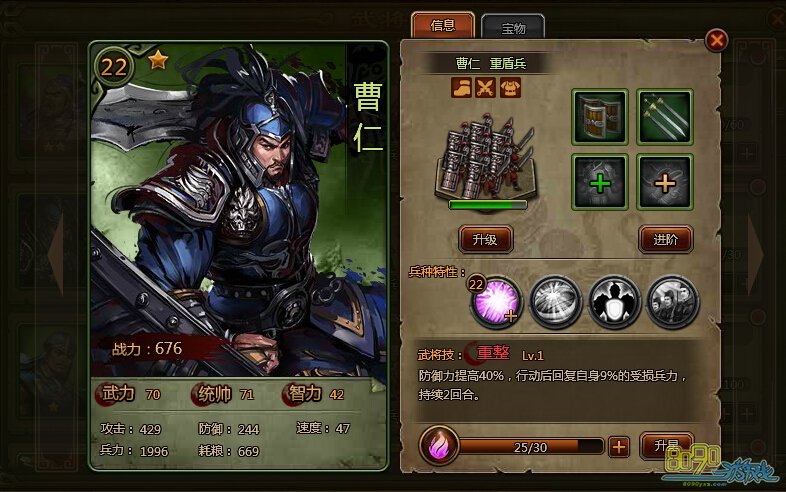Add skill points with the plus button
The height and width of the screenshot is (492, 786).
coord(619,446)
